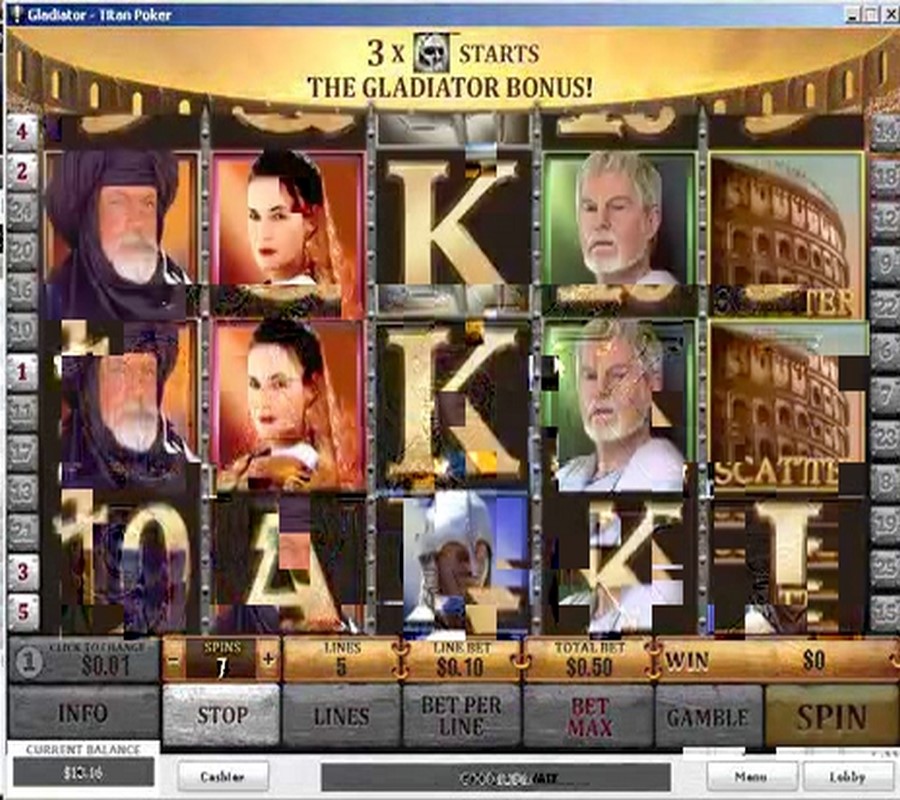
Task: Select payline number 2 marker
Action: 22,172
